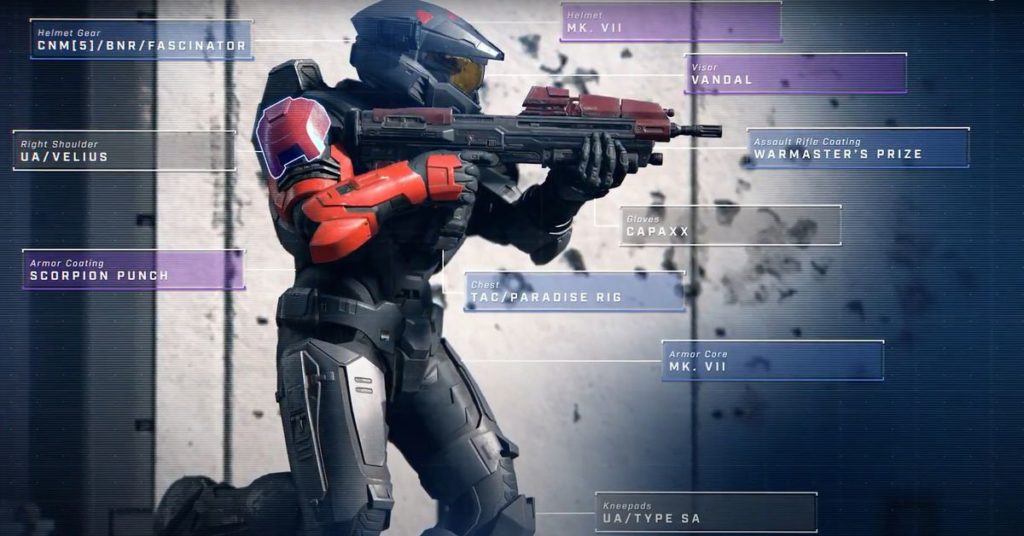Image resolution: width=1024 pixels, height=536 pixels.
Task: Choose the Armor Coating Scorpion Punch label
Action: 133,269
